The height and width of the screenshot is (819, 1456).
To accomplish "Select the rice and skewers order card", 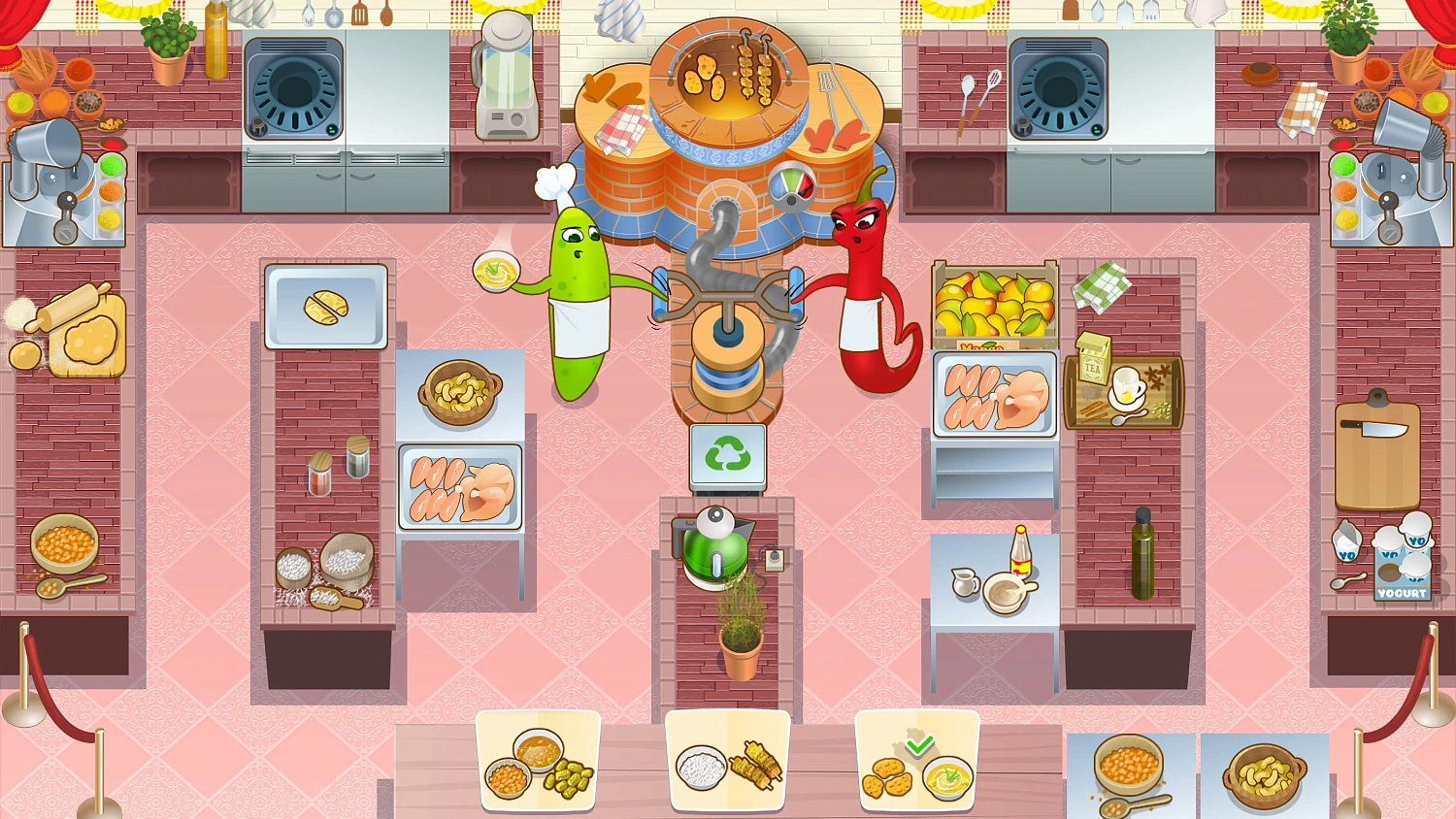I will tap(727, 760).
